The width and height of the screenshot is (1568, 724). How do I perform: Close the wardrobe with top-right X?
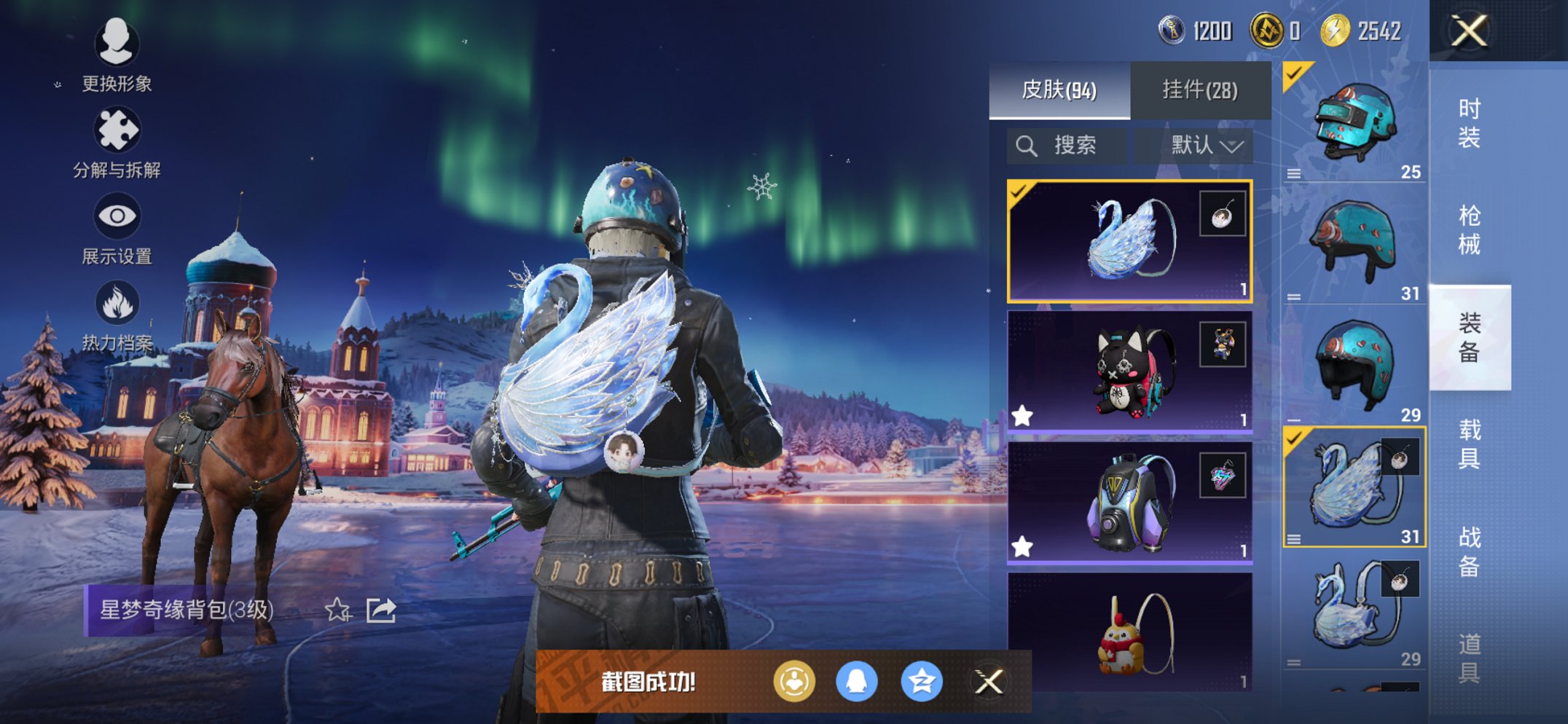tap(1468, 31)
